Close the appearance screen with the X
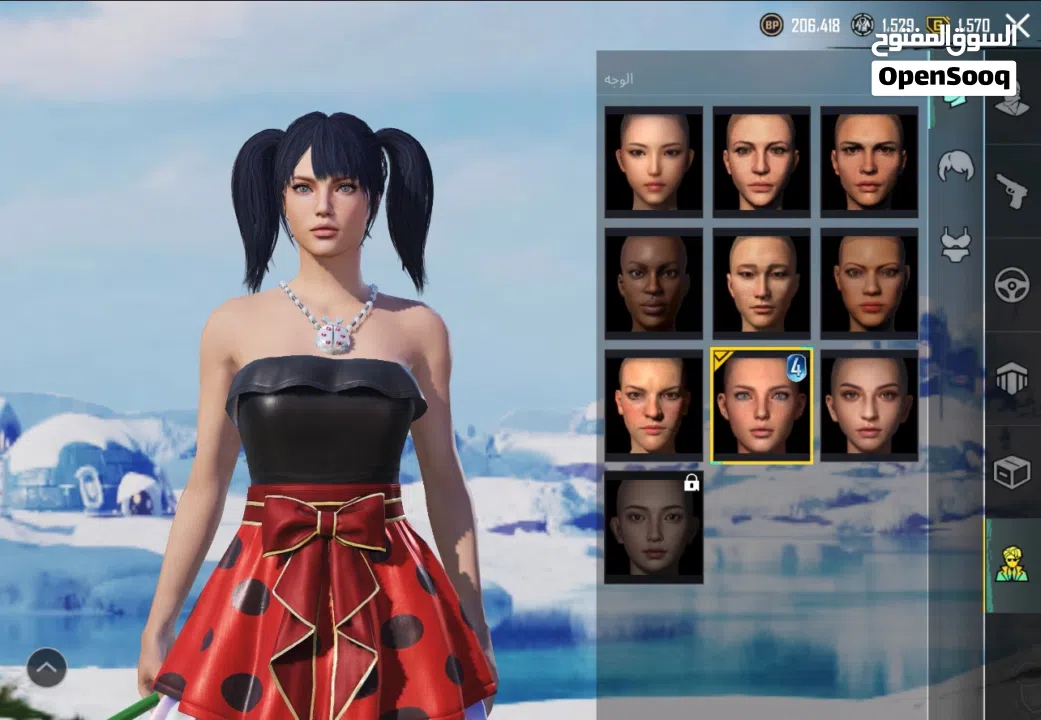Screen dimensions: 1041x720 coord(1018,26)
